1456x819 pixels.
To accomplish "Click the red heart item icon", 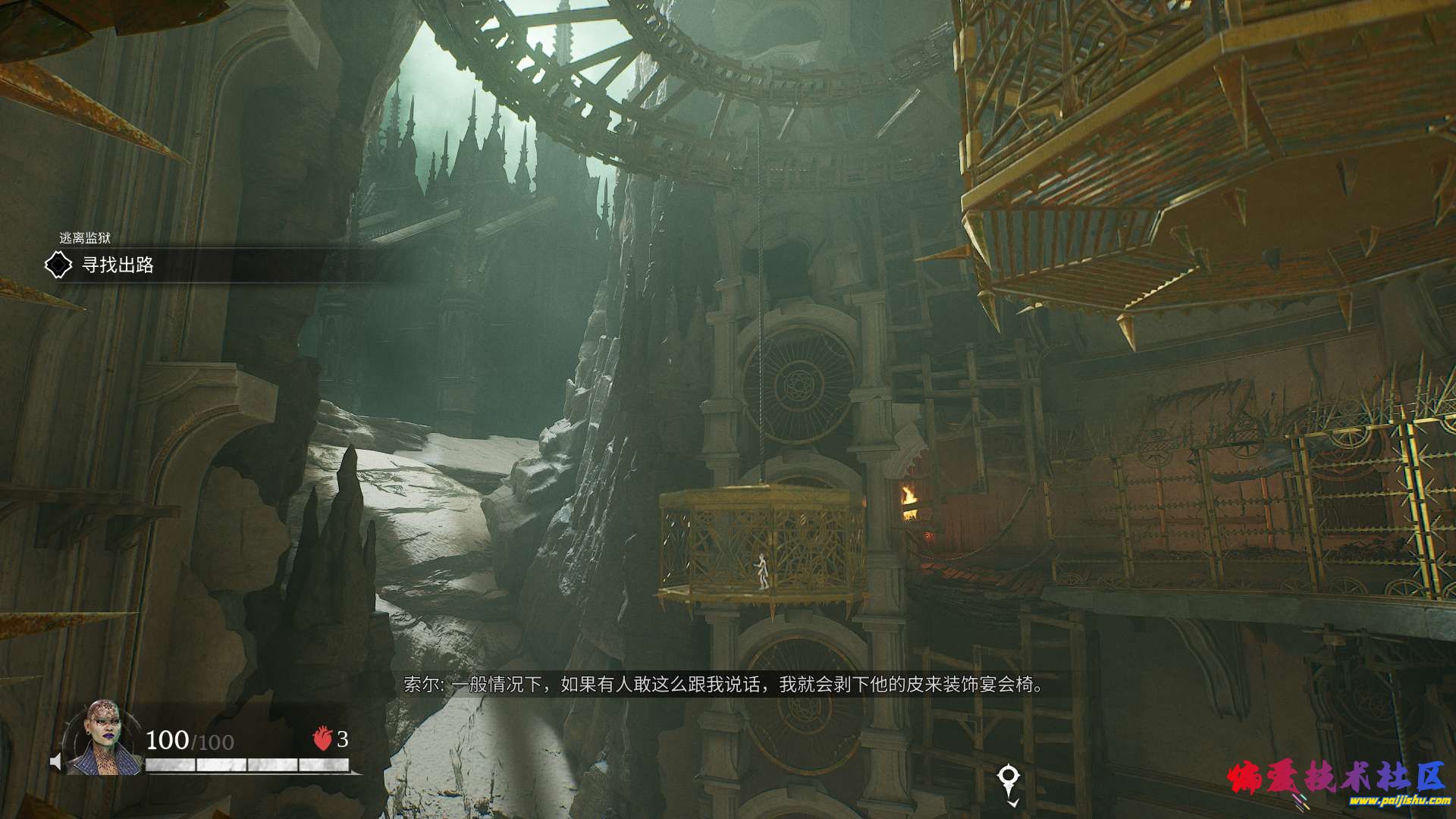I will 322,739.
